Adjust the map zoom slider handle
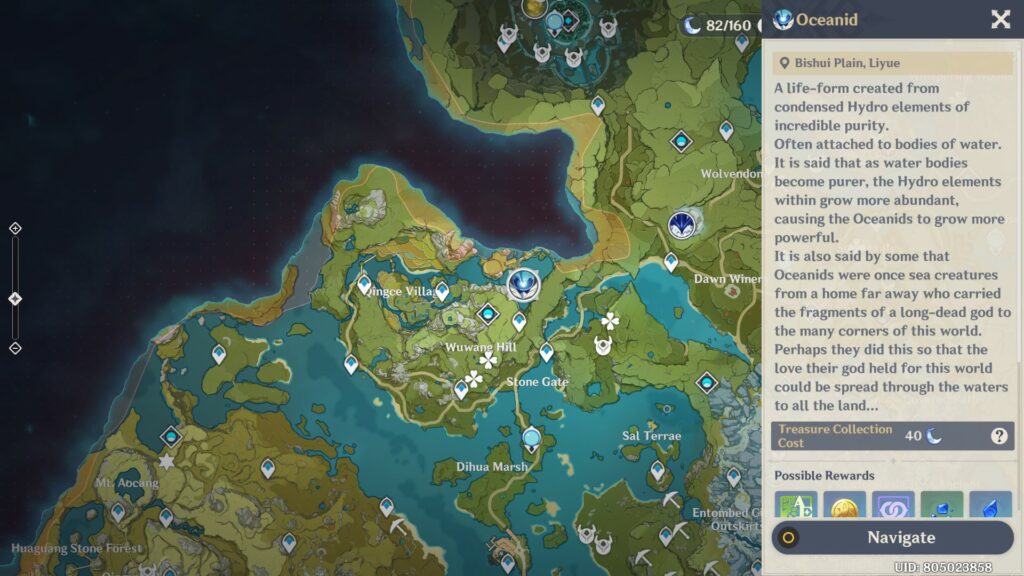The width and height of the screenshot is (1024, 576). point(15,299)
